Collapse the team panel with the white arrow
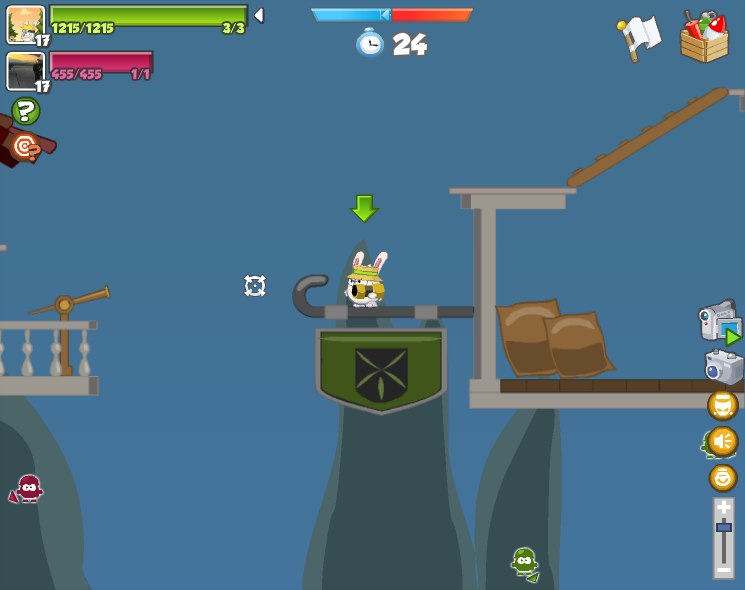 [258, 15]
